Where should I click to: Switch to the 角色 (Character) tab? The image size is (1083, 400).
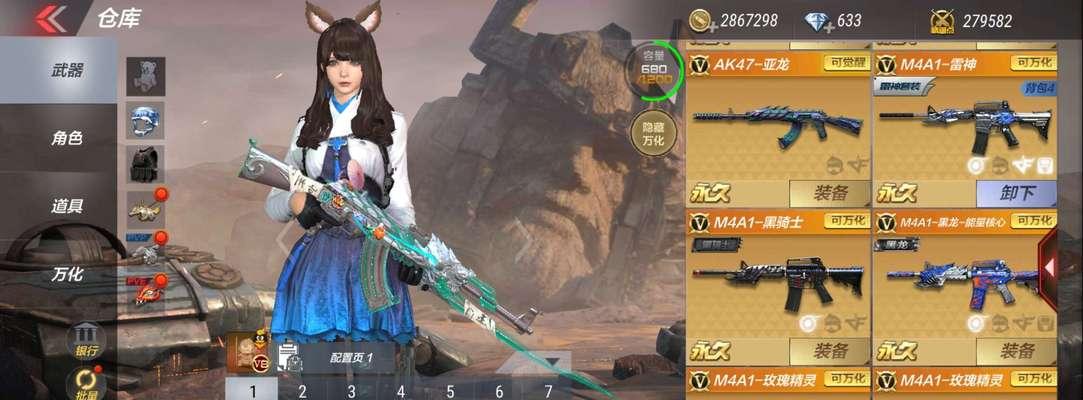(67, 138)
